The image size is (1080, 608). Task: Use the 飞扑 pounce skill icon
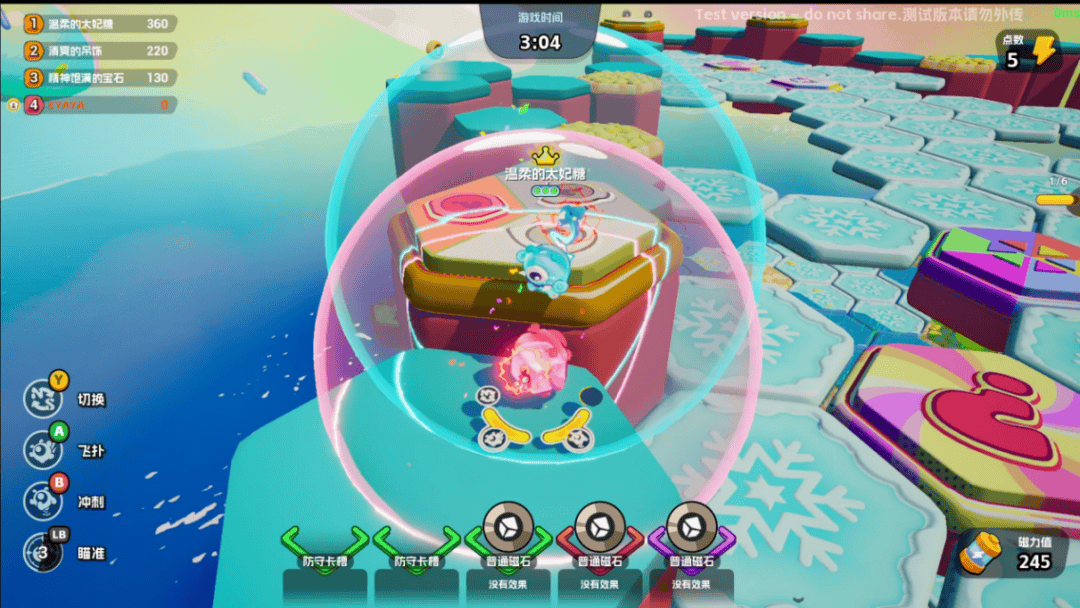point(43,451)
